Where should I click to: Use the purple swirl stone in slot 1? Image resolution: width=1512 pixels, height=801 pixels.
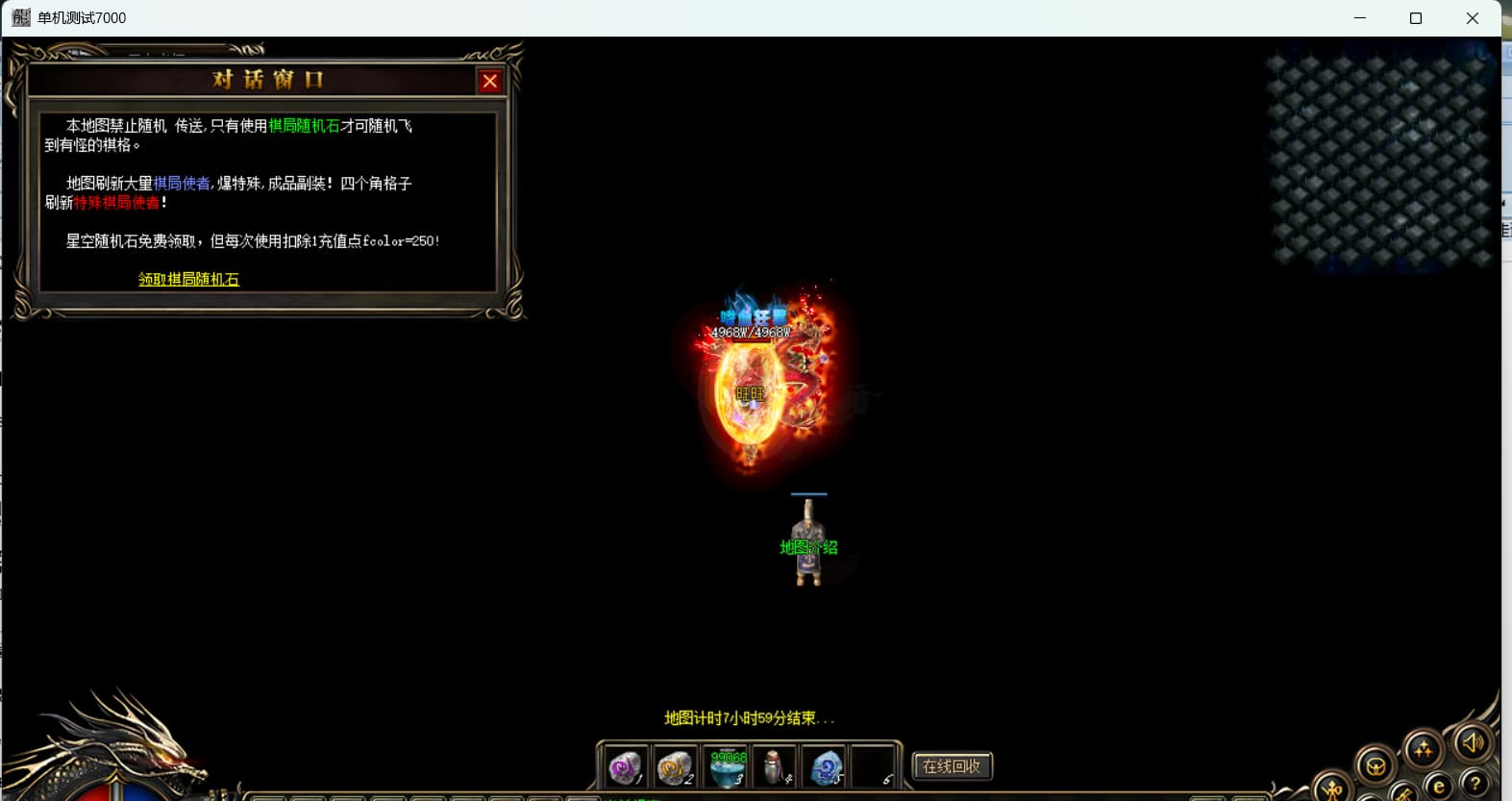click(x=625, y=768)
